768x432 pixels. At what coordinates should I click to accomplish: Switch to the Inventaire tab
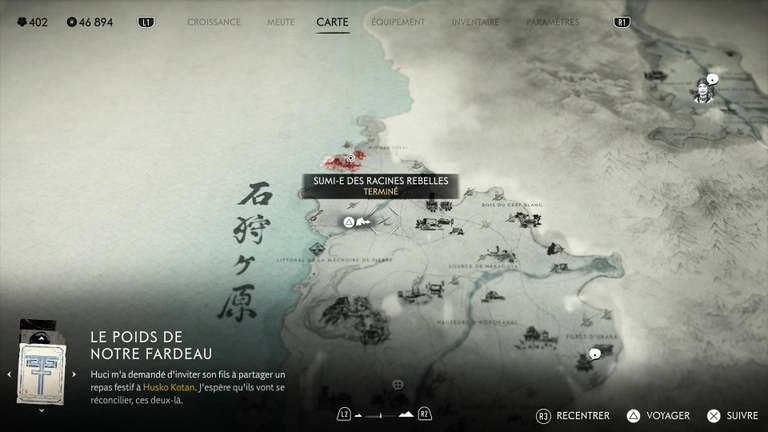pos(475,21)
